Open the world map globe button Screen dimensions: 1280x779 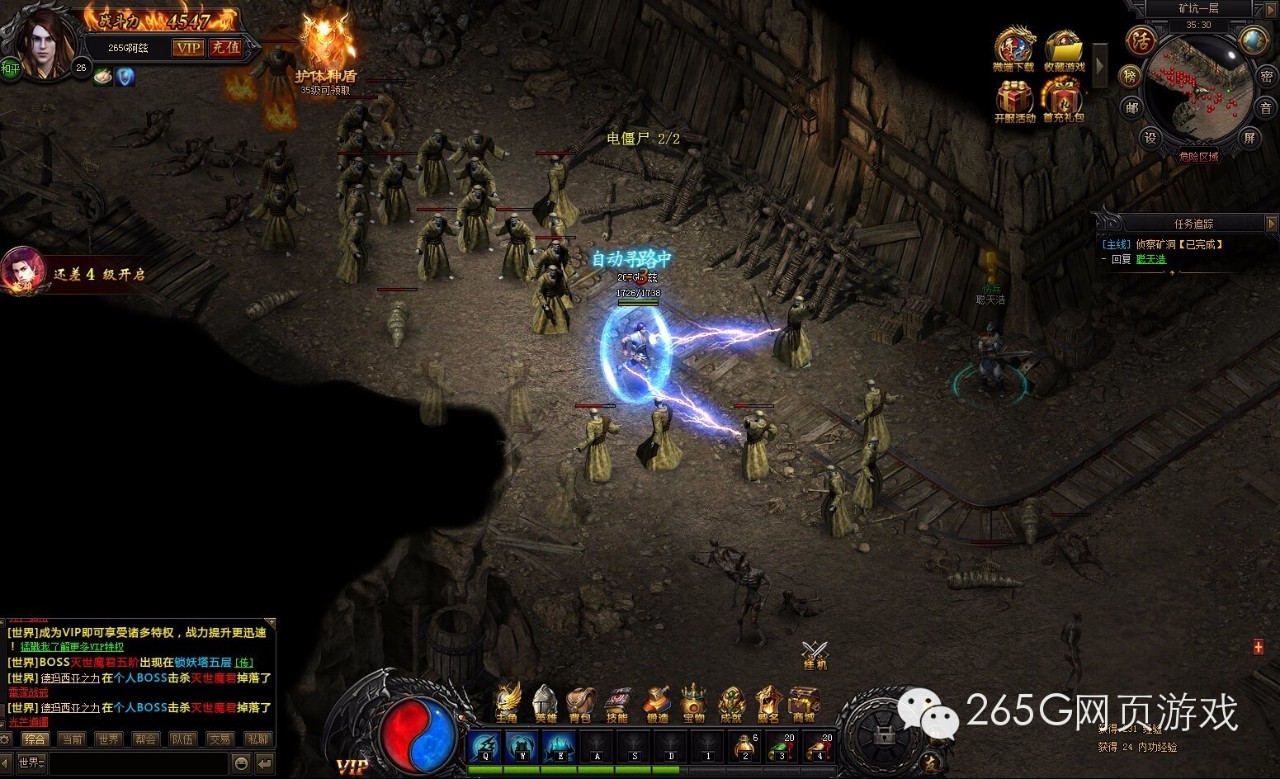(1253, 40)
